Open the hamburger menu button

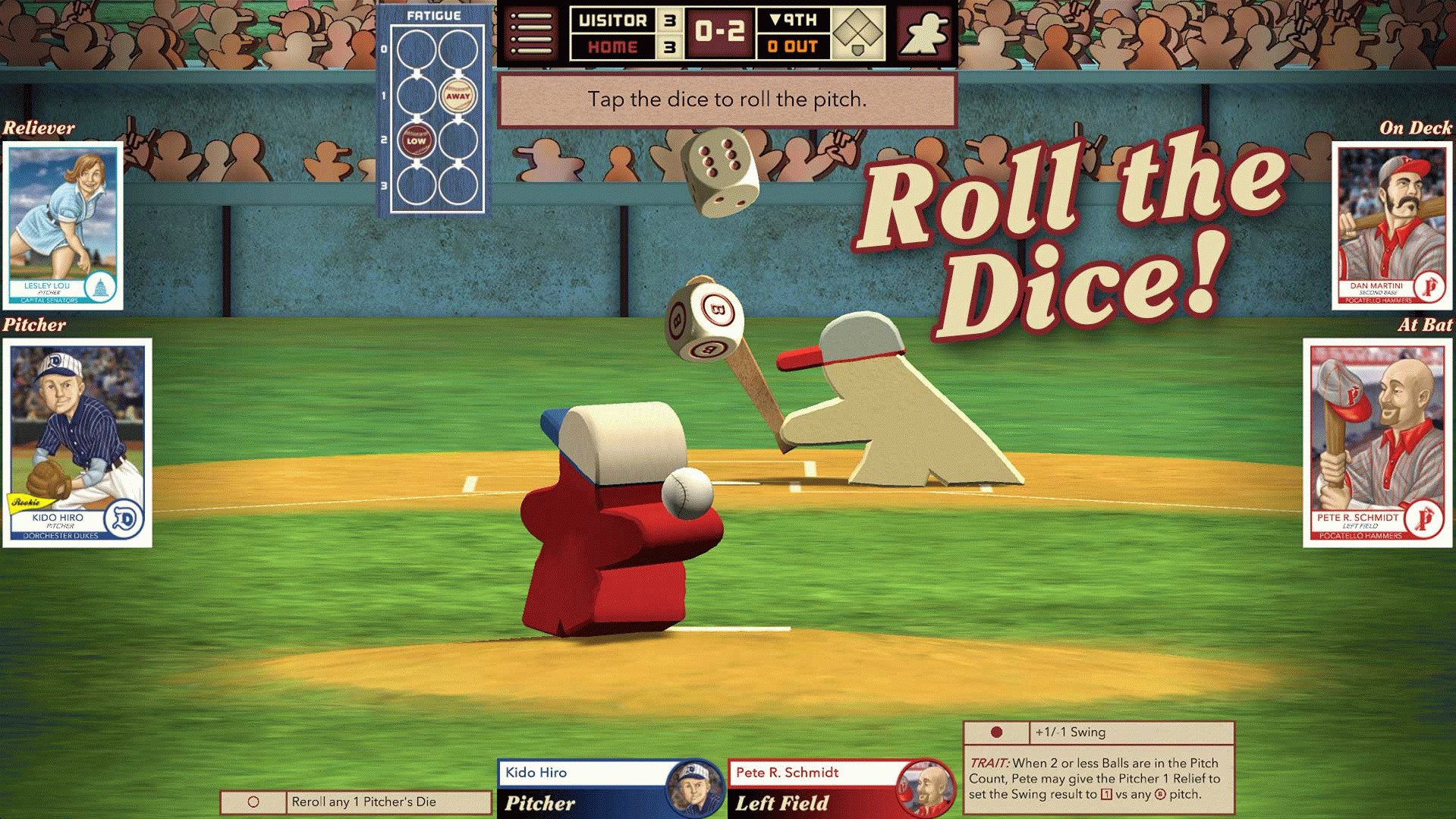click(531, 33)
